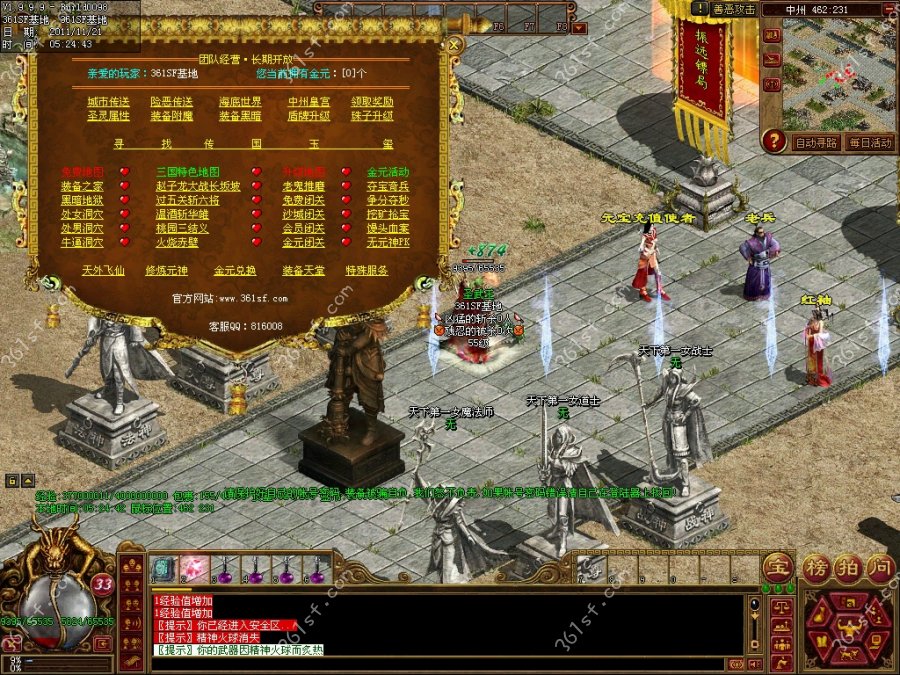This screenshot has height=675, width=900.
Task: Open the 城市传送 city teleport link
Action: tap(108, 102)
